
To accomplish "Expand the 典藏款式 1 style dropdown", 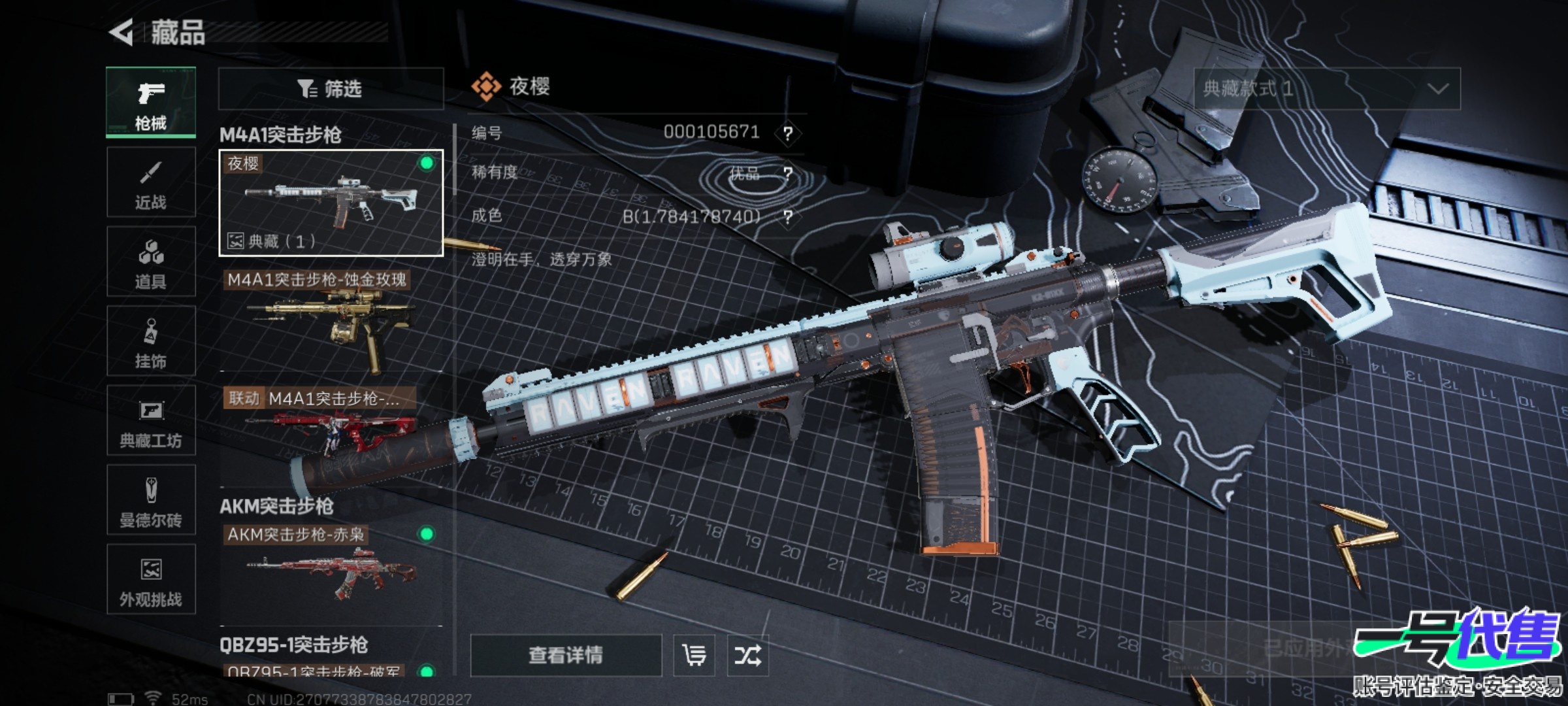I will pyautogui.click(x=1326, y=89).
